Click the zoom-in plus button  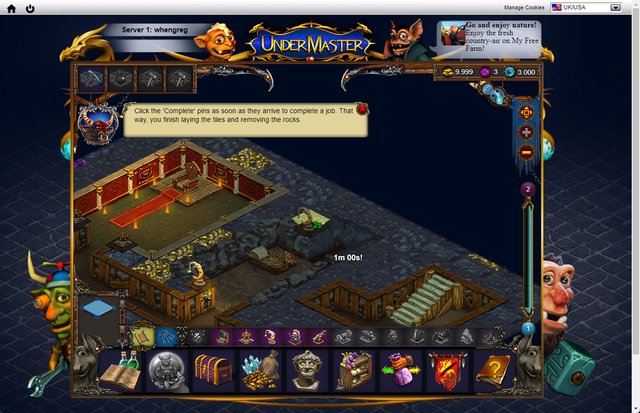[527, 133]
